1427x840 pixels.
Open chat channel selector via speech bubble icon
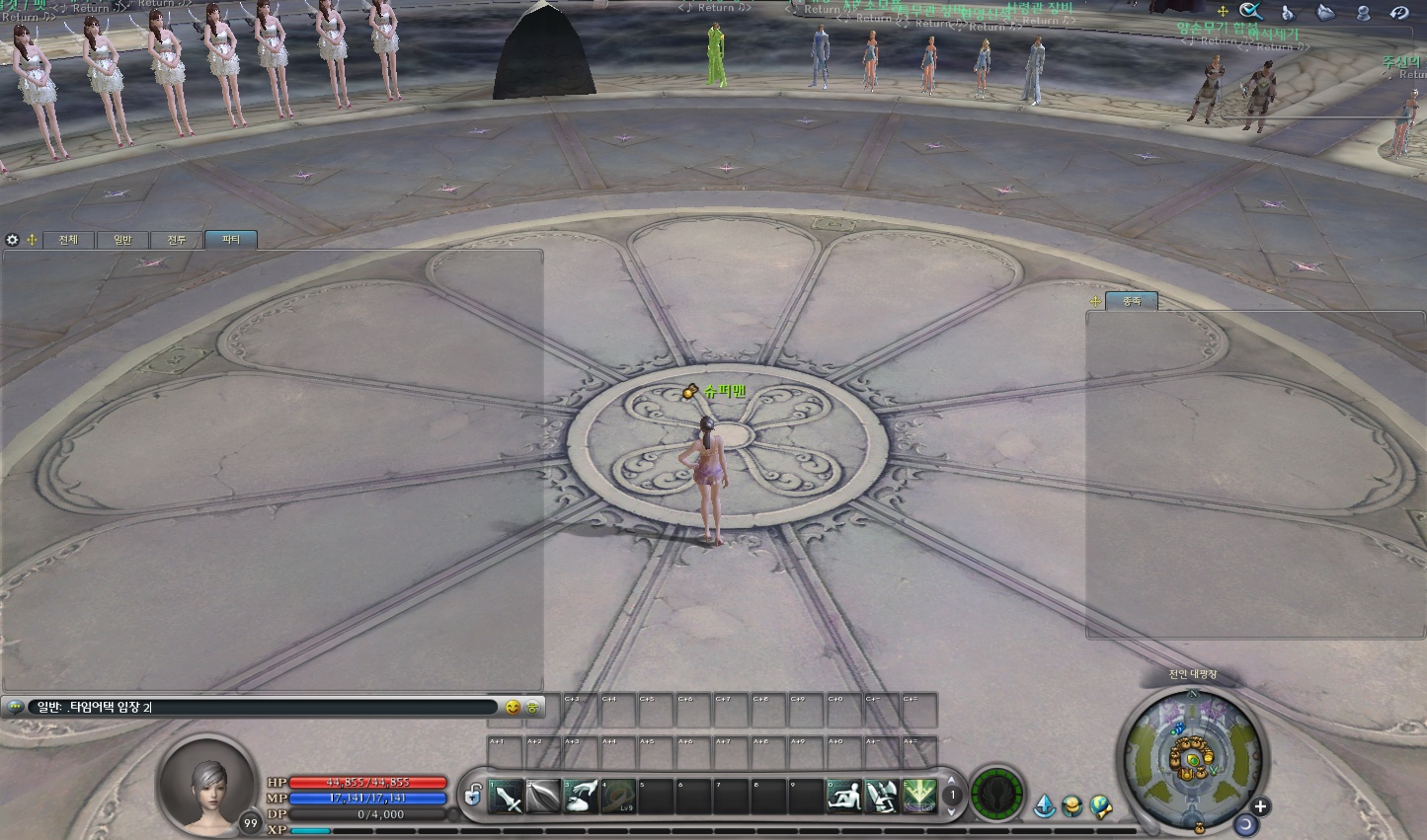tap(14, 707)
